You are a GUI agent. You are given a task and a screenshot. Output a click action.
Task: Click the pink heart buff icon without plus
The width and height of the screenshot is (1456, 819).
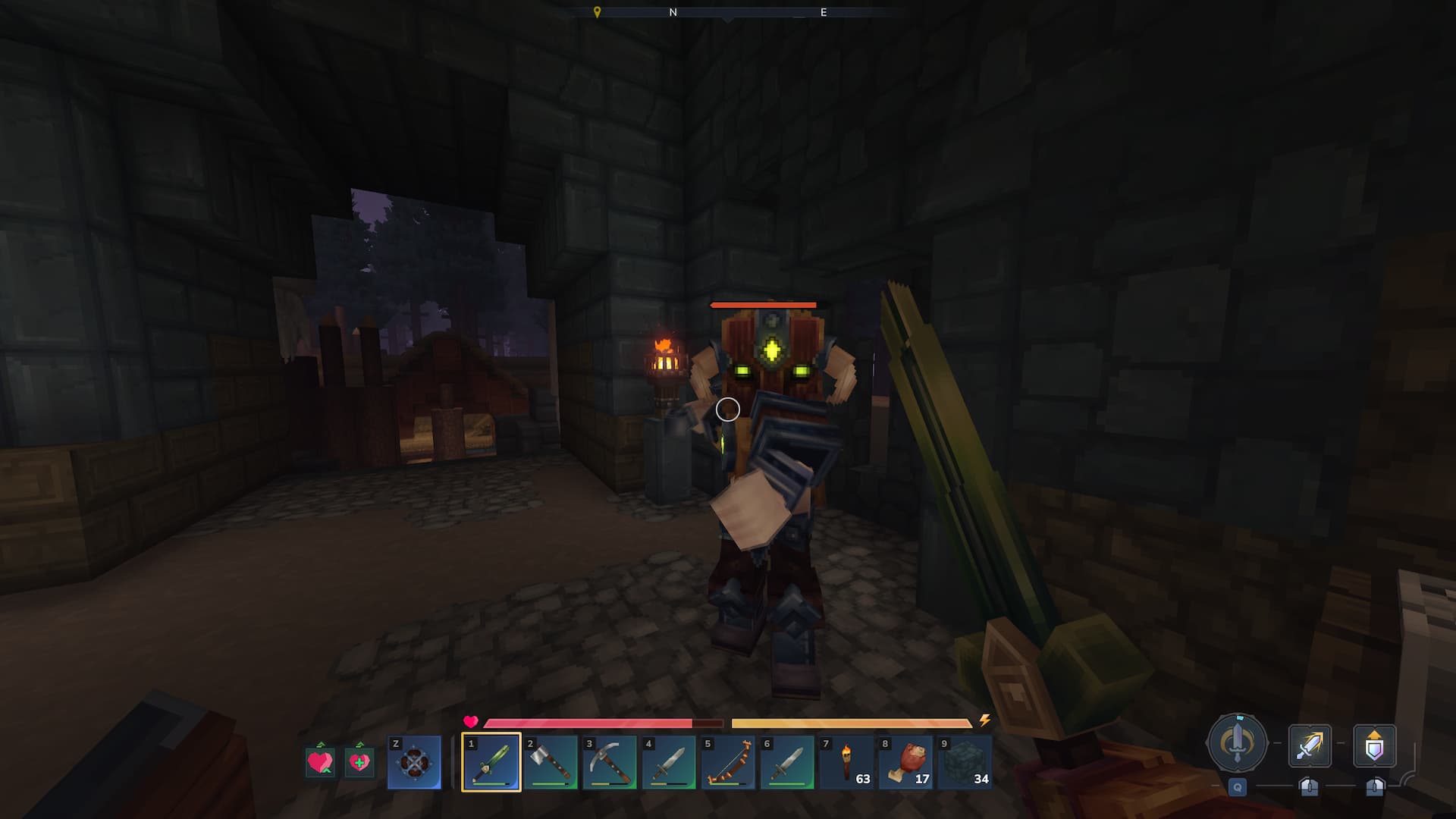(x=320, y=761)
